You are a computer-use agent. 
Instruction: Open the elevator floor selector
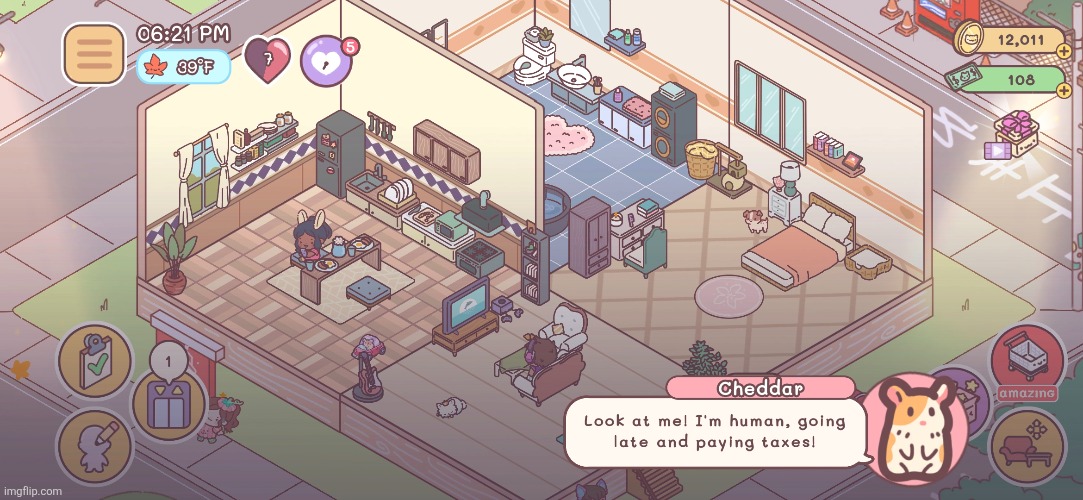[x=169, y=403]
